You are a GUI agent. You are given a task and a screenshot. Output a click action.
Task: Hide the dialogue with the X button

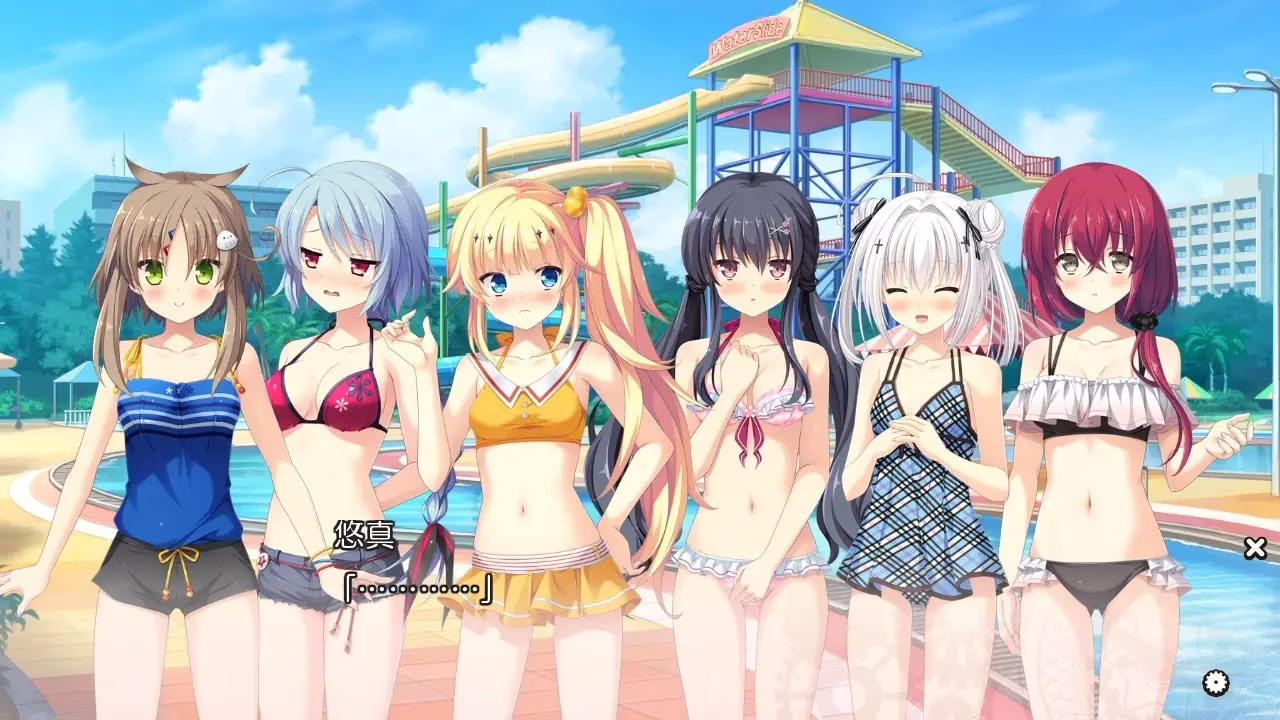[x=1255, y=547]
